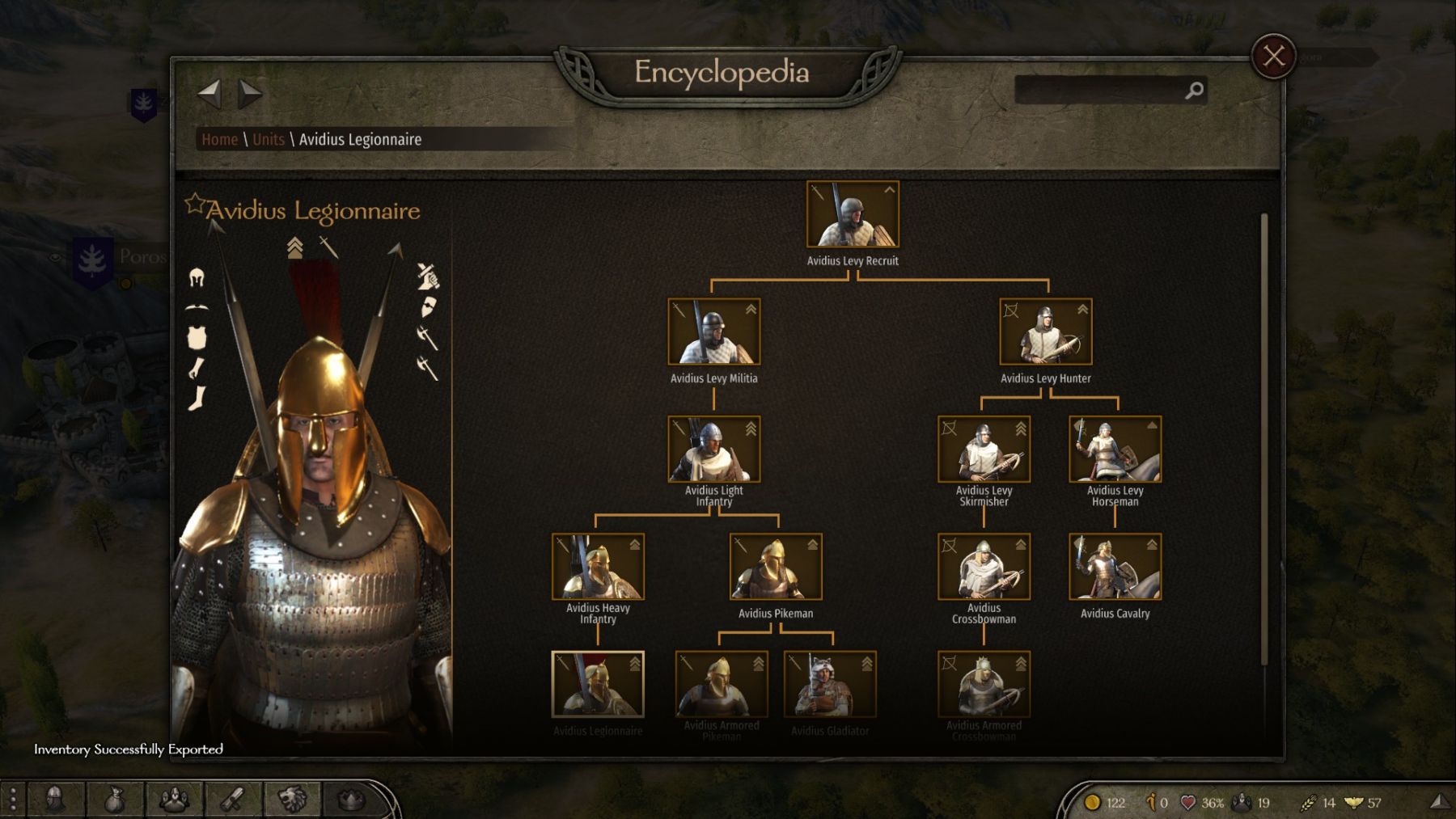Go forward to next encyclopedia page
This screenshot has width=1456, height=819.
[x=250, y=94]
